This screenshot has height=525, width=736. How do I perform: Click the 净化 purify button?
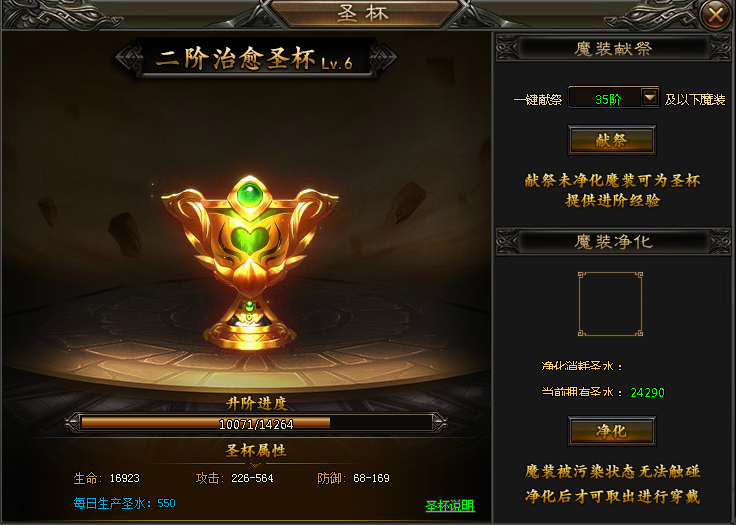click(x=611, y=431)
